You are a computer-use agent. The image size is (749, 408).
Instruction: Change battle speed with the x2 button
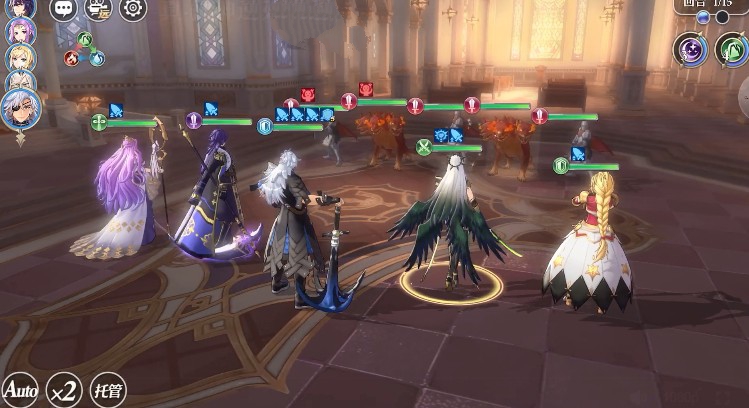click(62, 388)
